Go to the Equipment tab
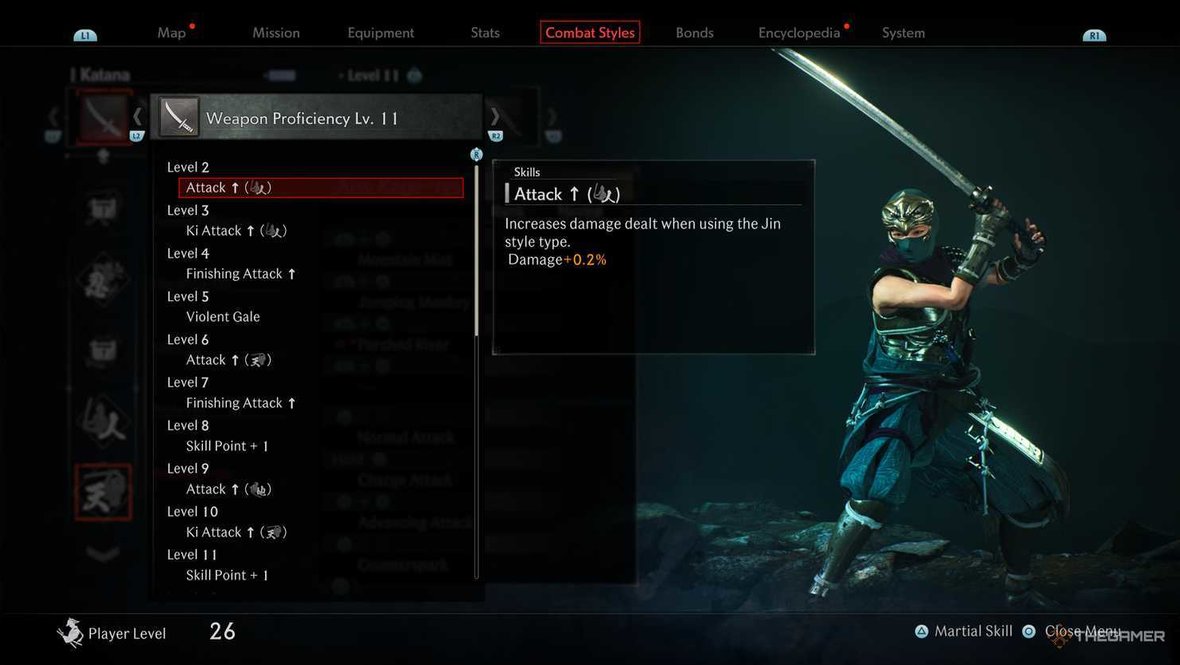This screenshot has height=665, width=1180. pos(381,33)
